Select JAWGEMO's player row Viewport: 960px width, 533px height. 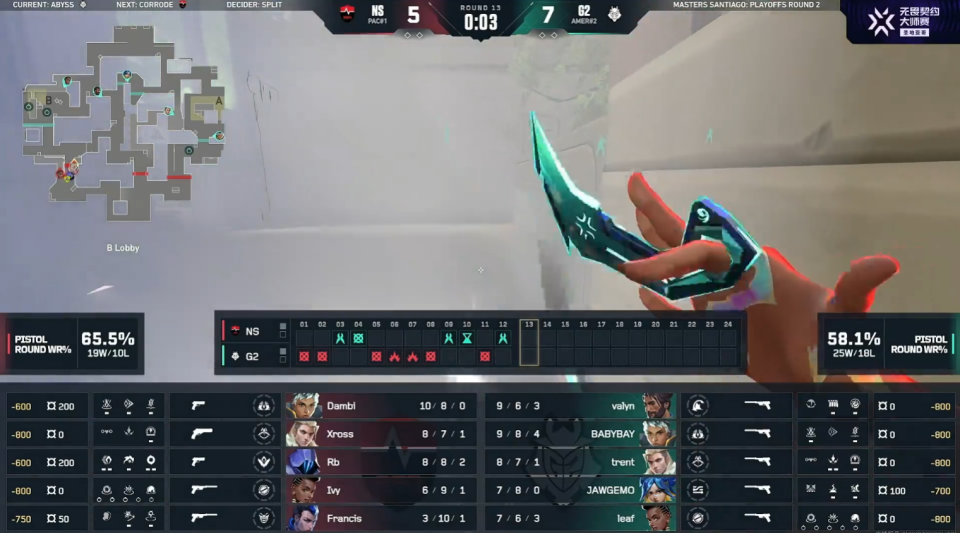(580, 490)
